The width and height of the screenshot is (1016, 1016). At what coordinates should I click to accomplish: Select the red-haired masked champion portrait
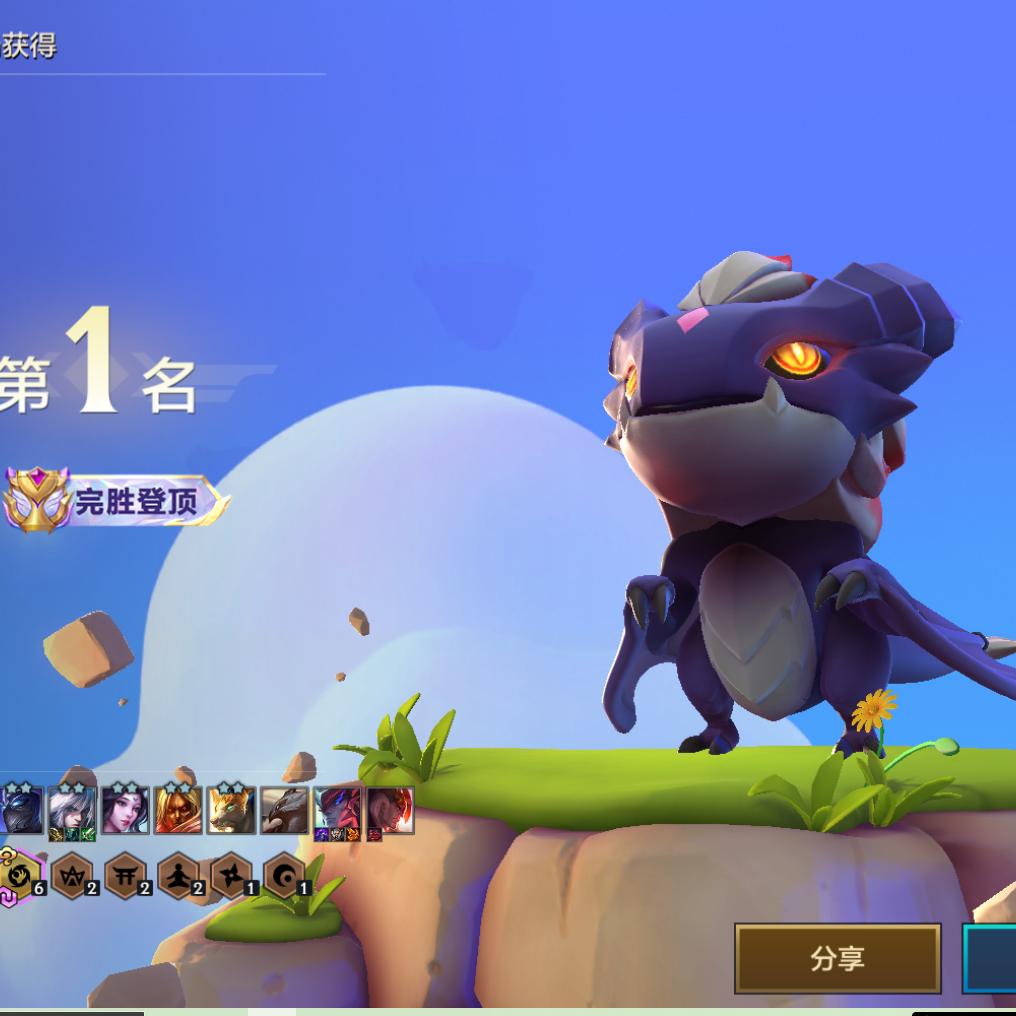click(178, 809)
